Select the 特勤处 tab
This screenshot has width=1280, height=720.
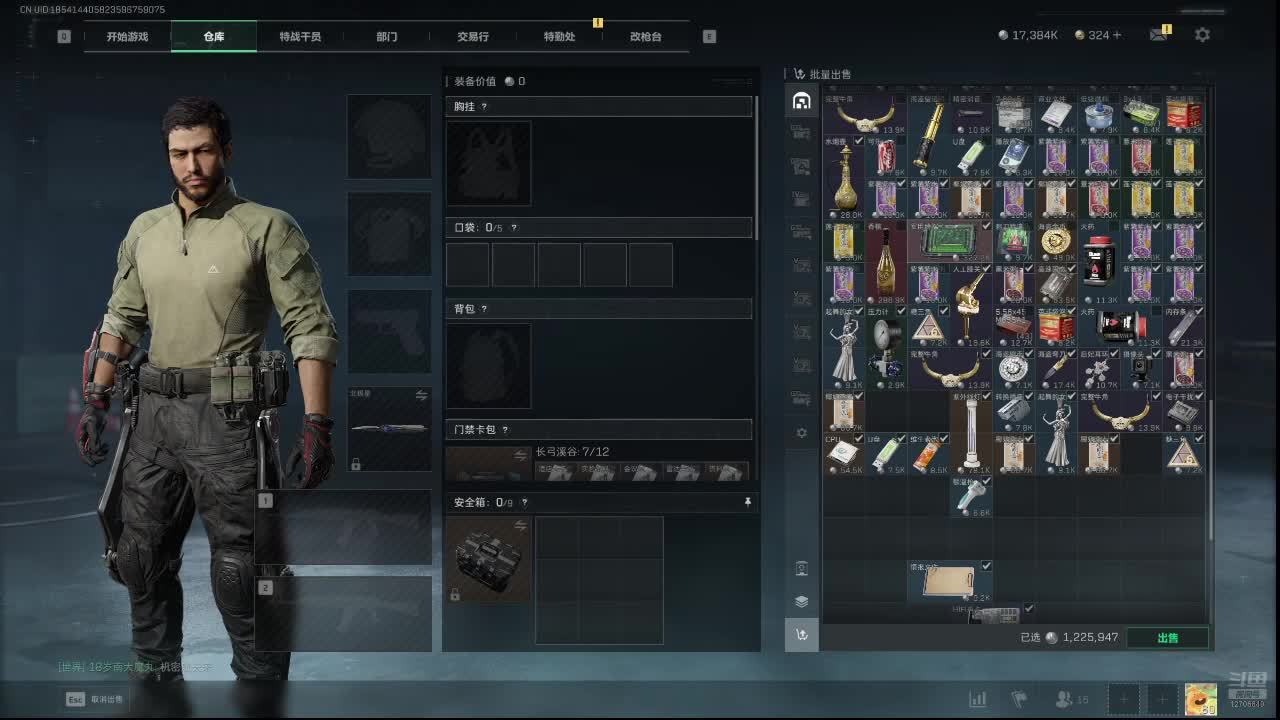coord(559,37)
